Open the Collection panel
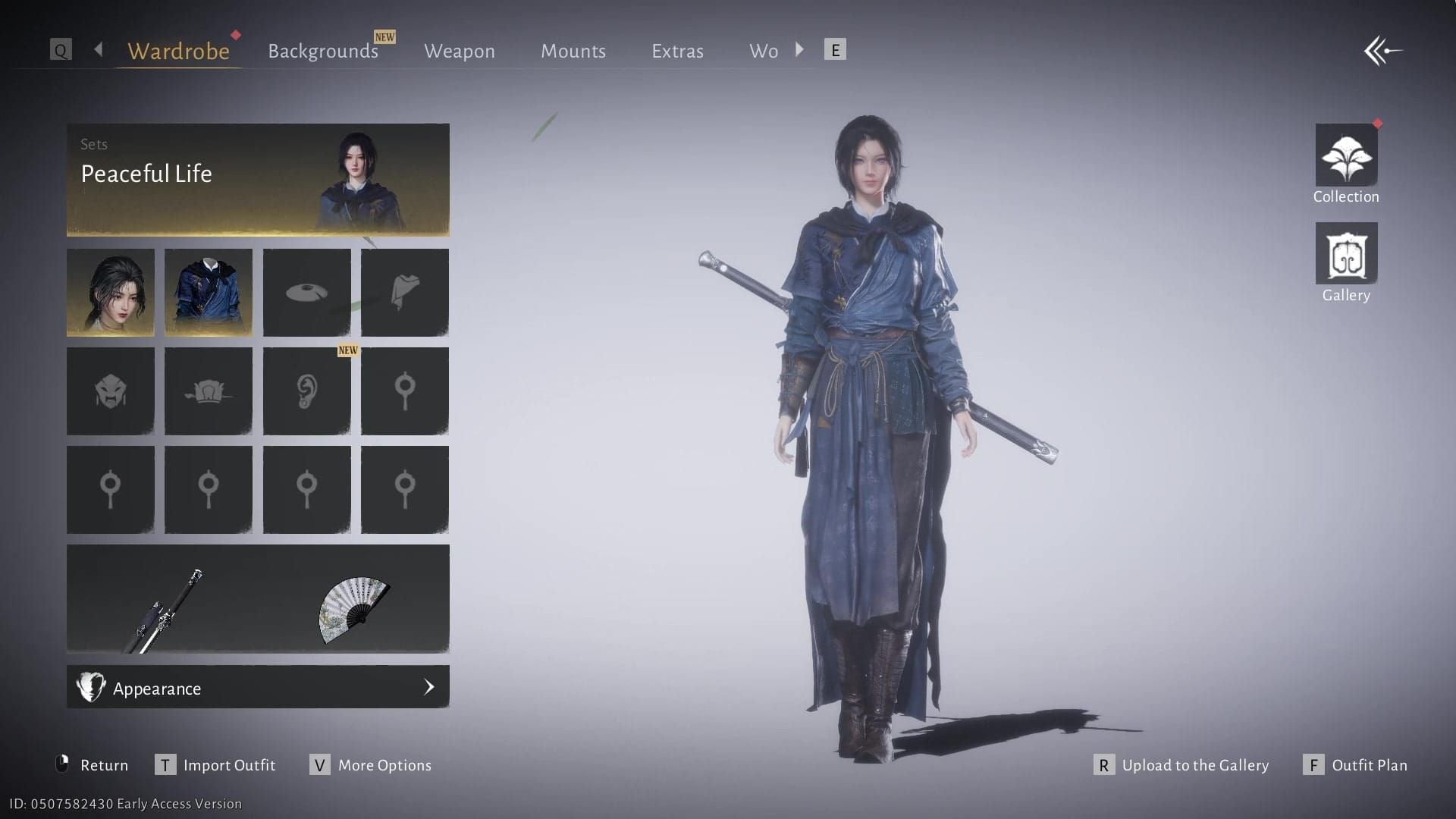The image size is (1456, 819). pos(1346,155)
